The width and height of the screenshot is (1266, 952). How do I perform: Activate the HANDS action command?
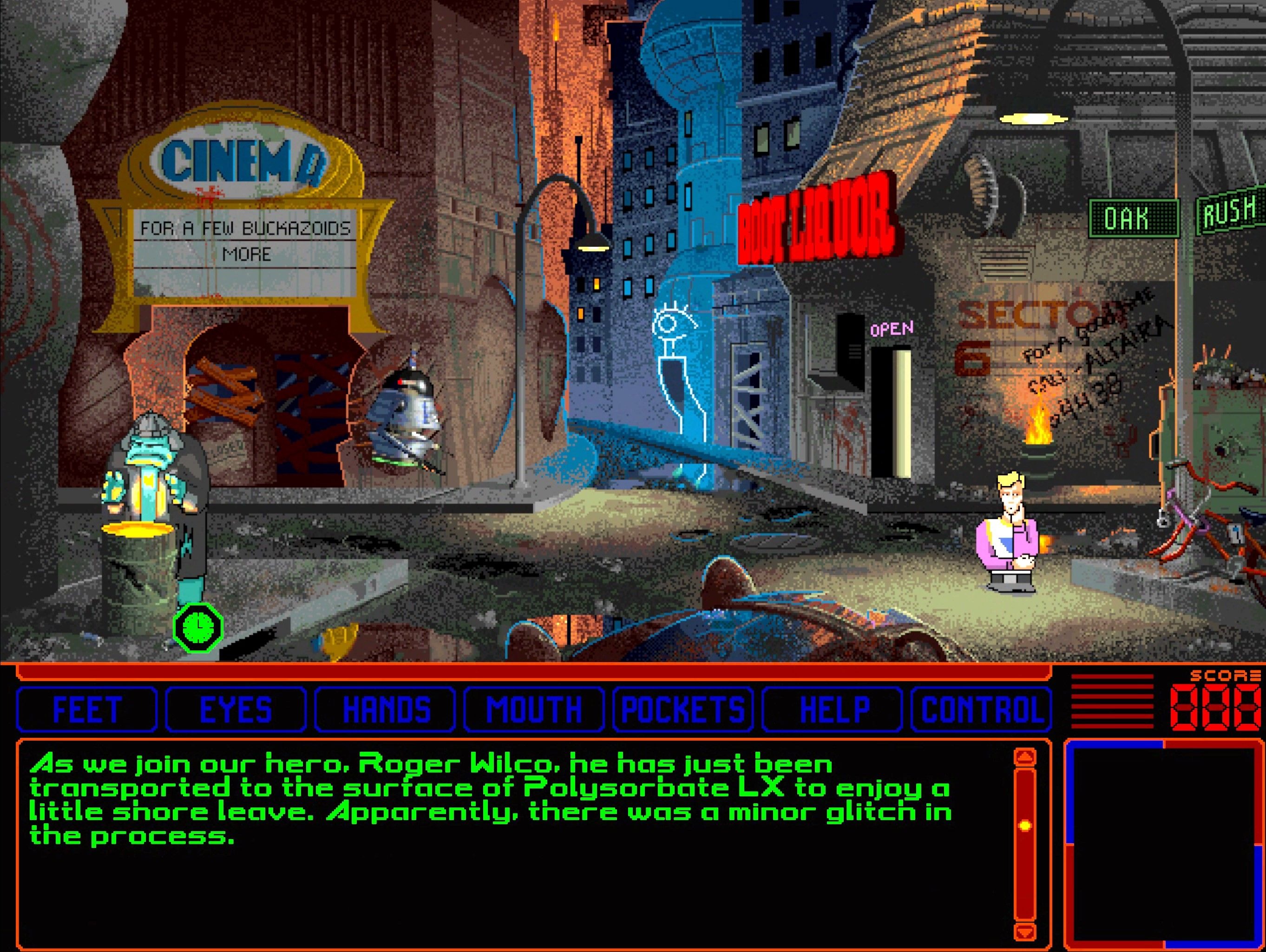385,709
